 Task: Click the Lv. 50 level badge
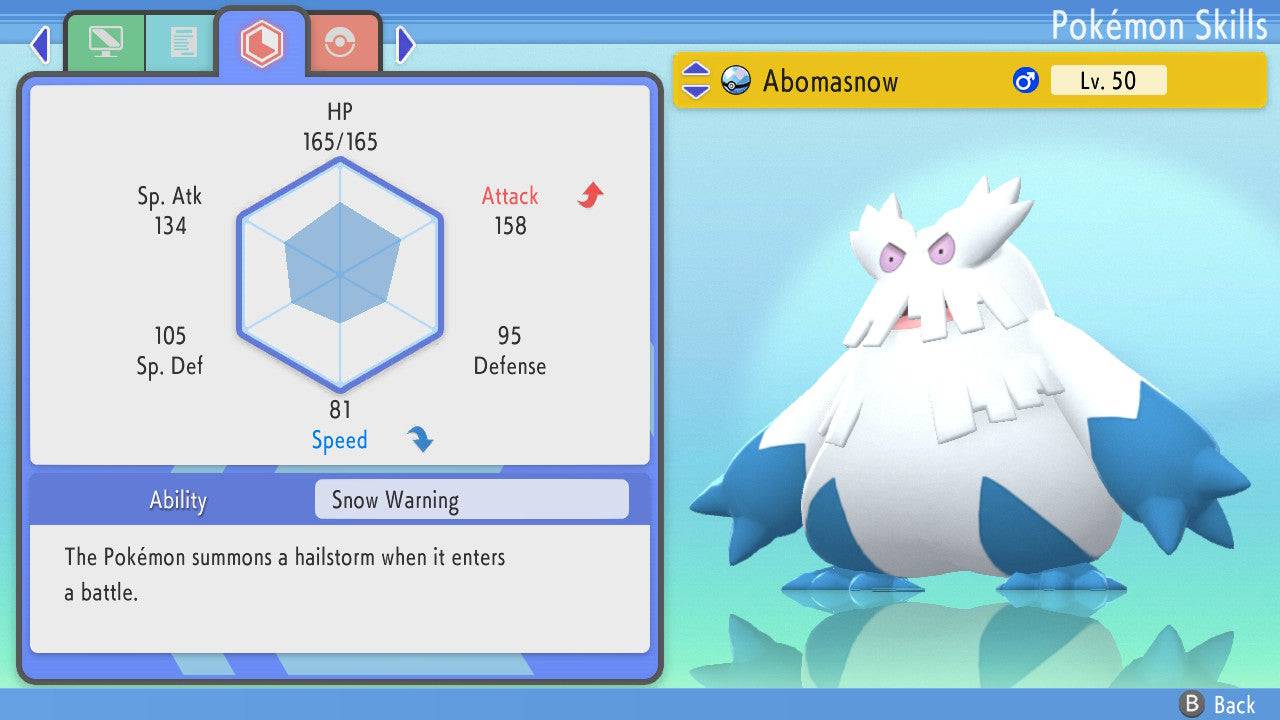[1108, 80]
